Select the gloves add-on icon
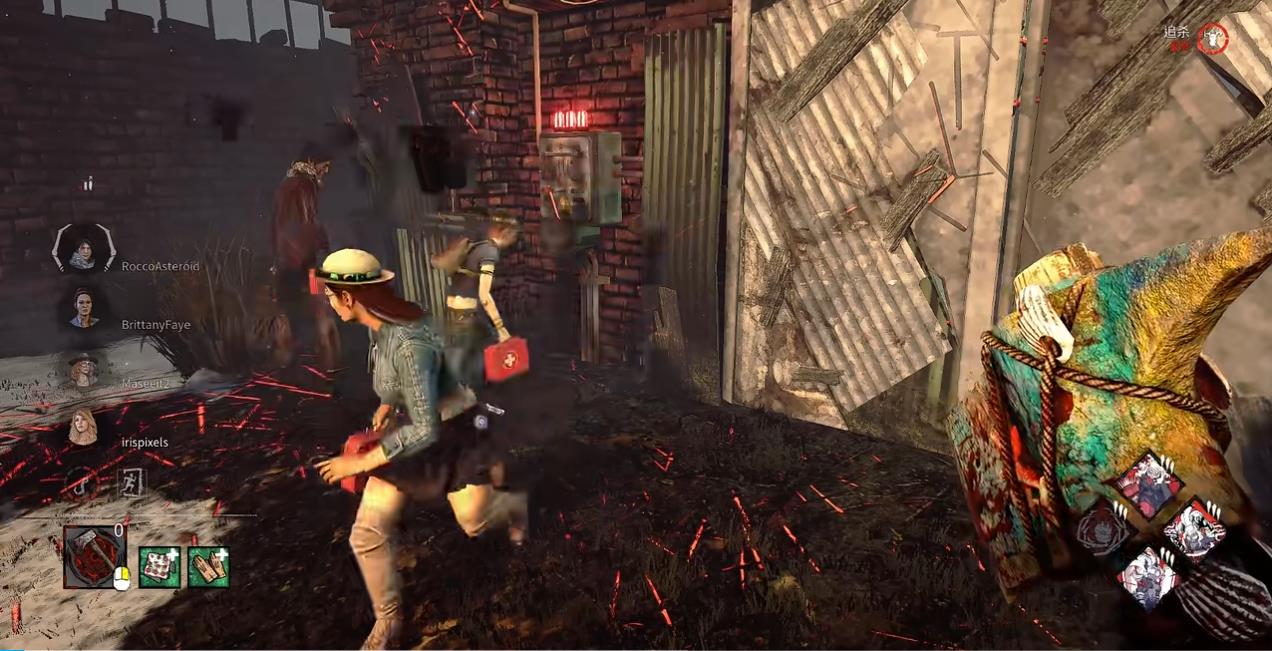1272x651 pixels. click(208, 567)
